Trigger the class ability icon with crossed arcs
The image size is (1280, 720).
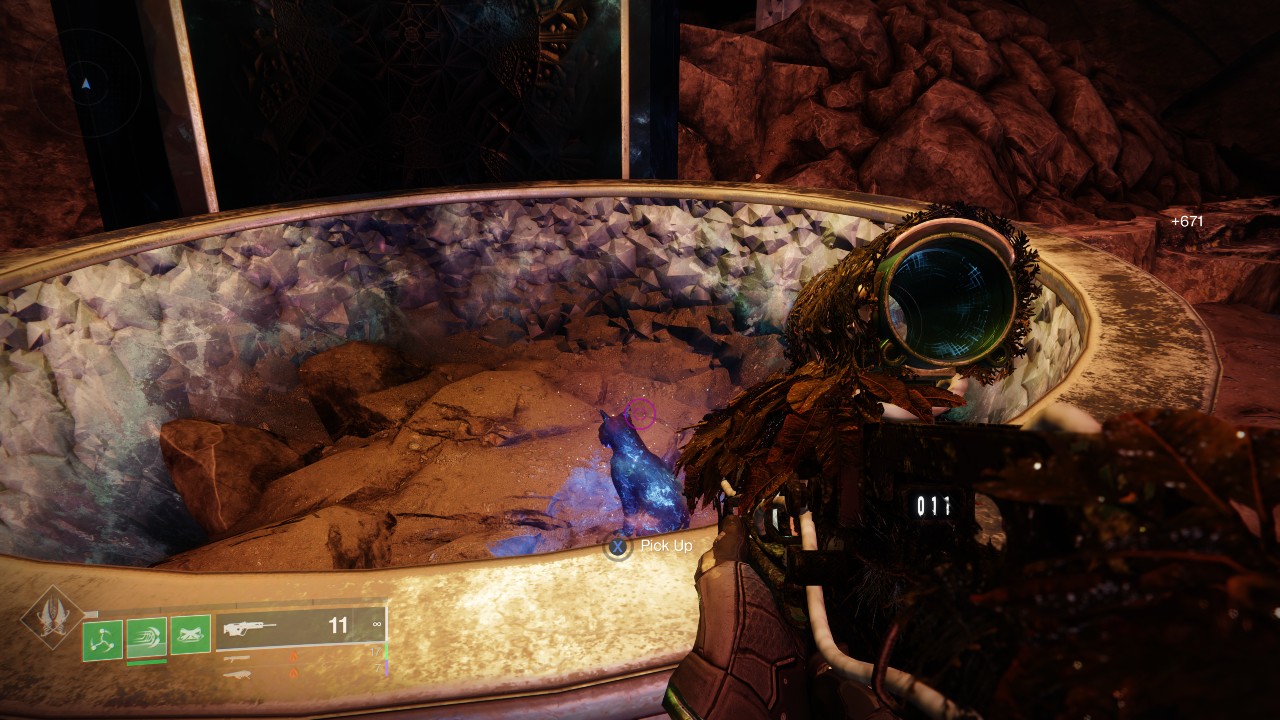click(190, 635)
